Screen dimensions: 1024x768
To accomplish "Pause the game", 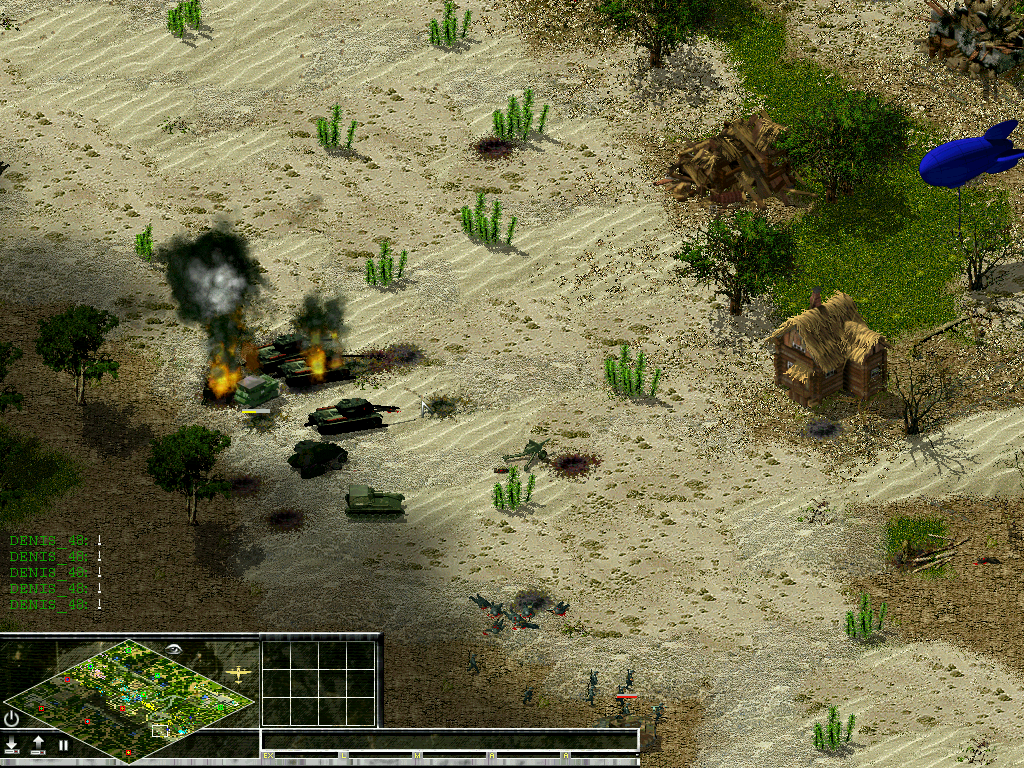I will [x=63, y=745].
